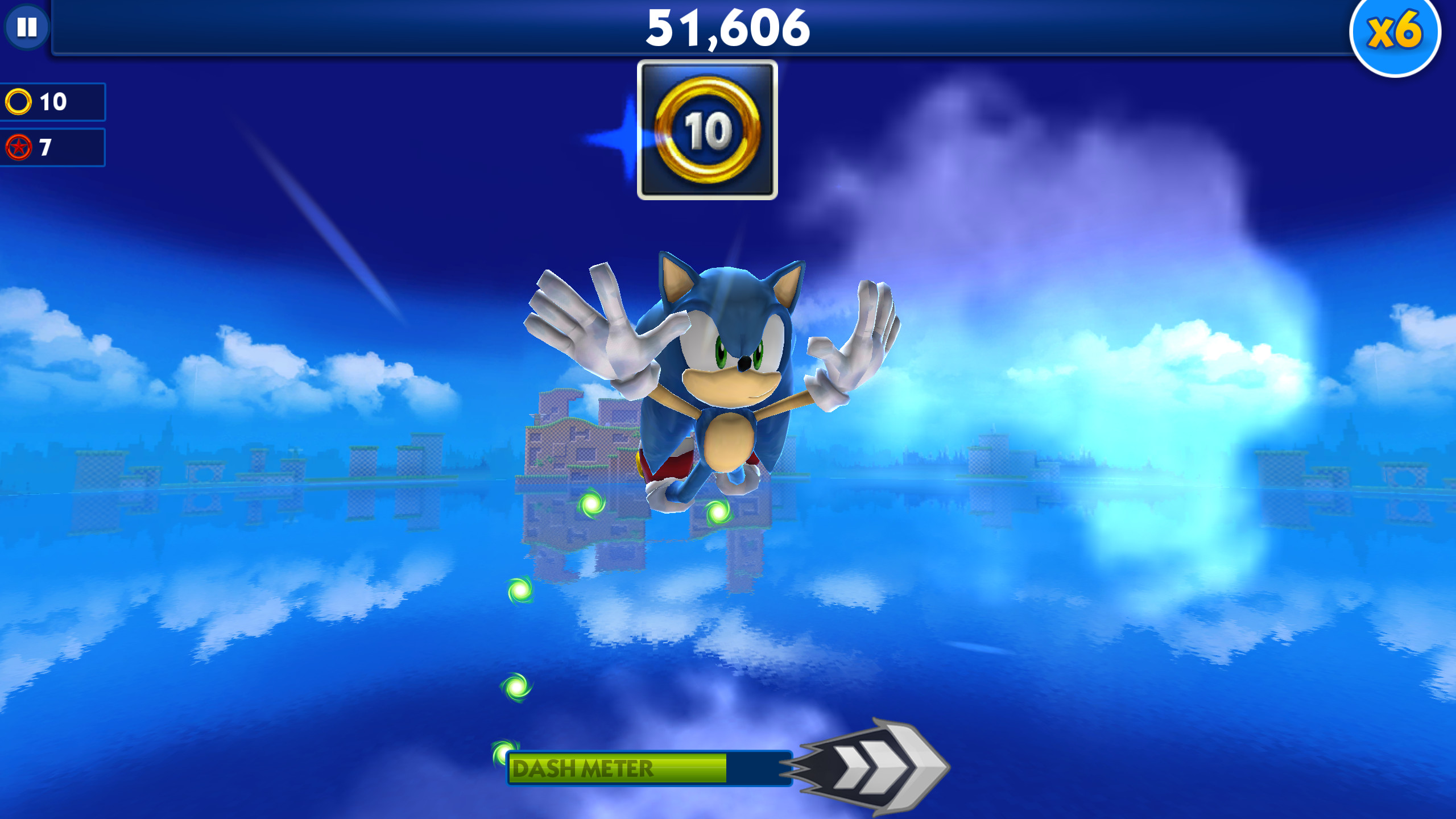
Task: Tap the score banner showing 51,606
Action: 728,31
